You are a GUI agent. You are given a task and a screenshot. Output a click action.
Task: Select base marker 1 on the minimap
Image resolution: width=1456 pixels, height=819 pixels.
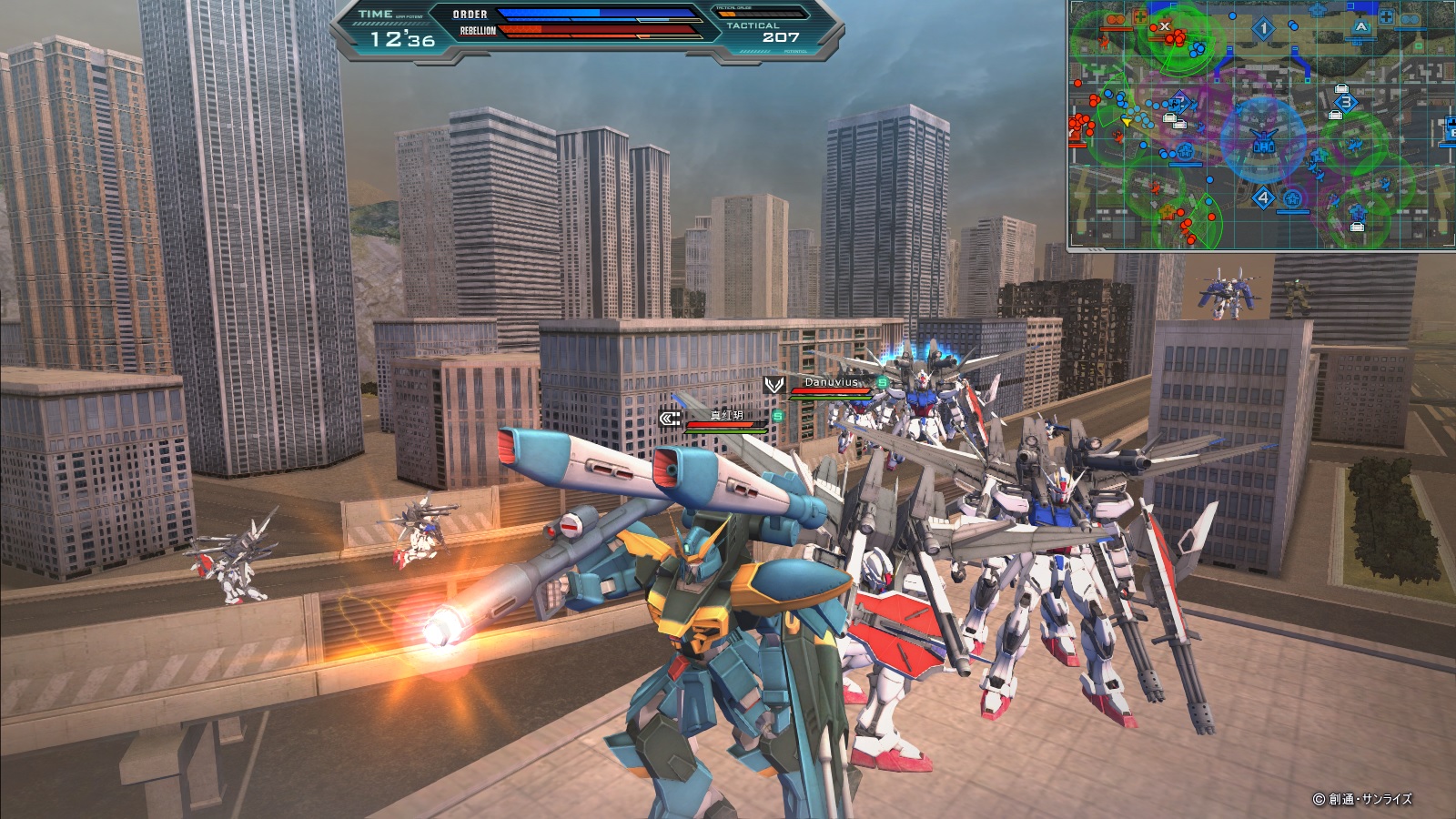pos(1263,29)
